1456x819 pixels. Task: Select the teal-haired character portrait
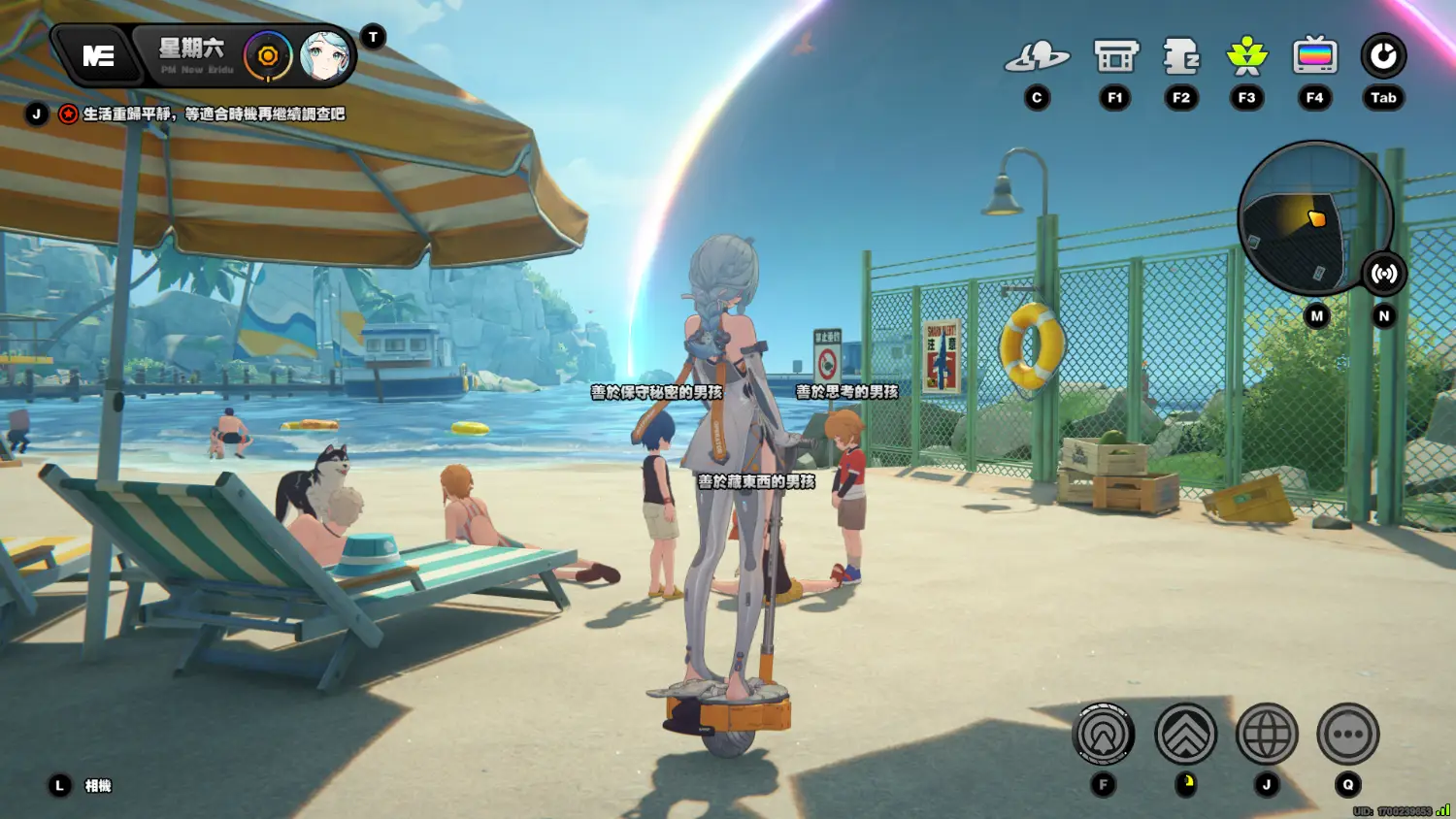tap(324, 56)
